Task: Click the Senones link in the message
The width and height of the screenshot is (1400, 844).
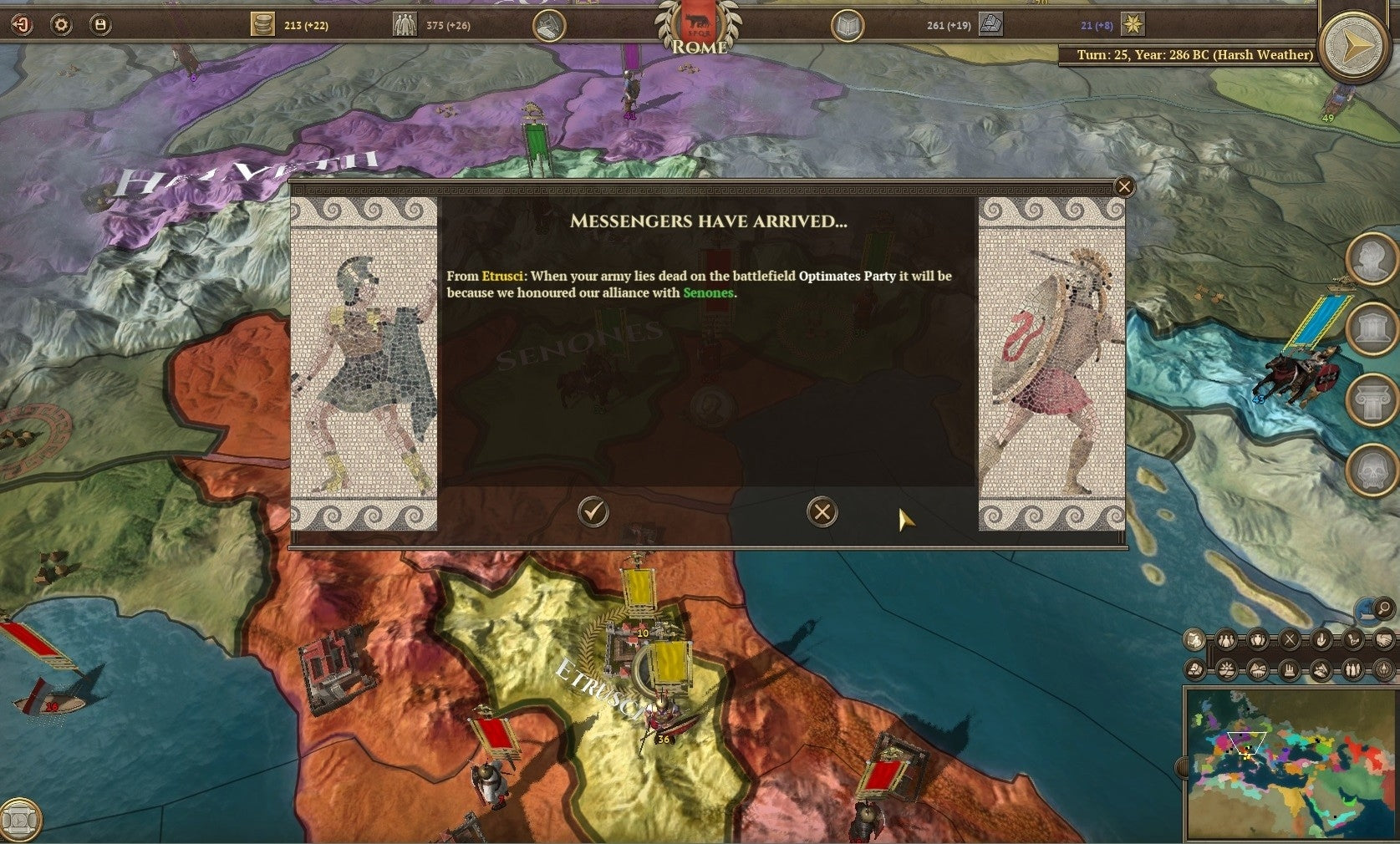Action: point(709,293)
